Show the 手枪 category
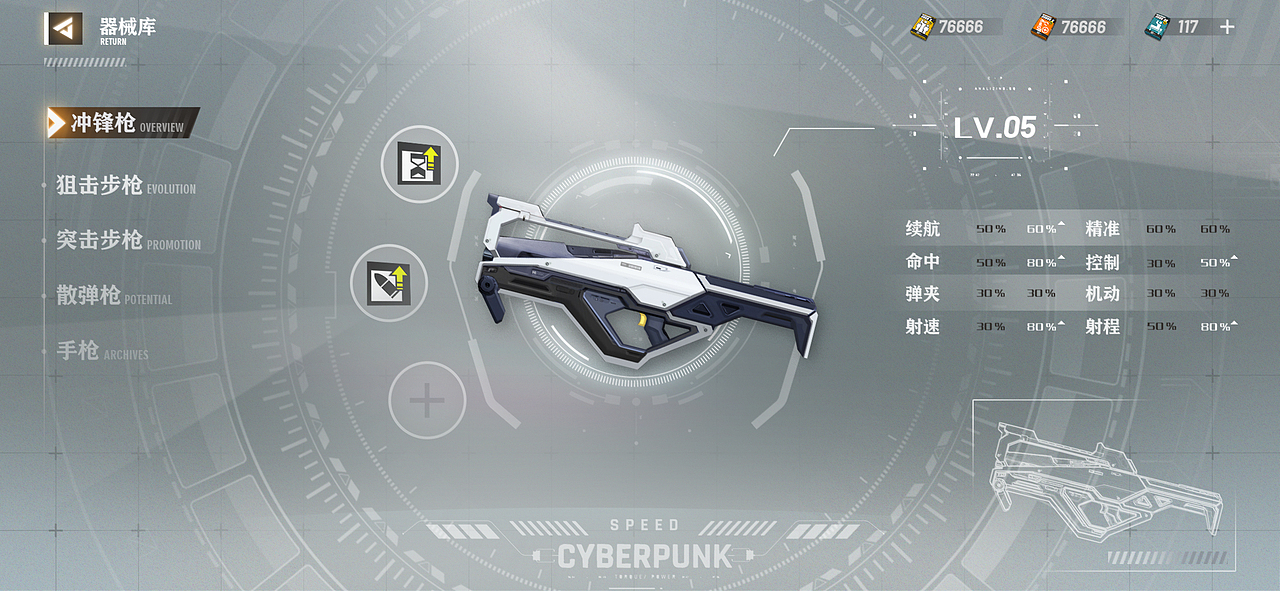 click(x=78, y=351)
